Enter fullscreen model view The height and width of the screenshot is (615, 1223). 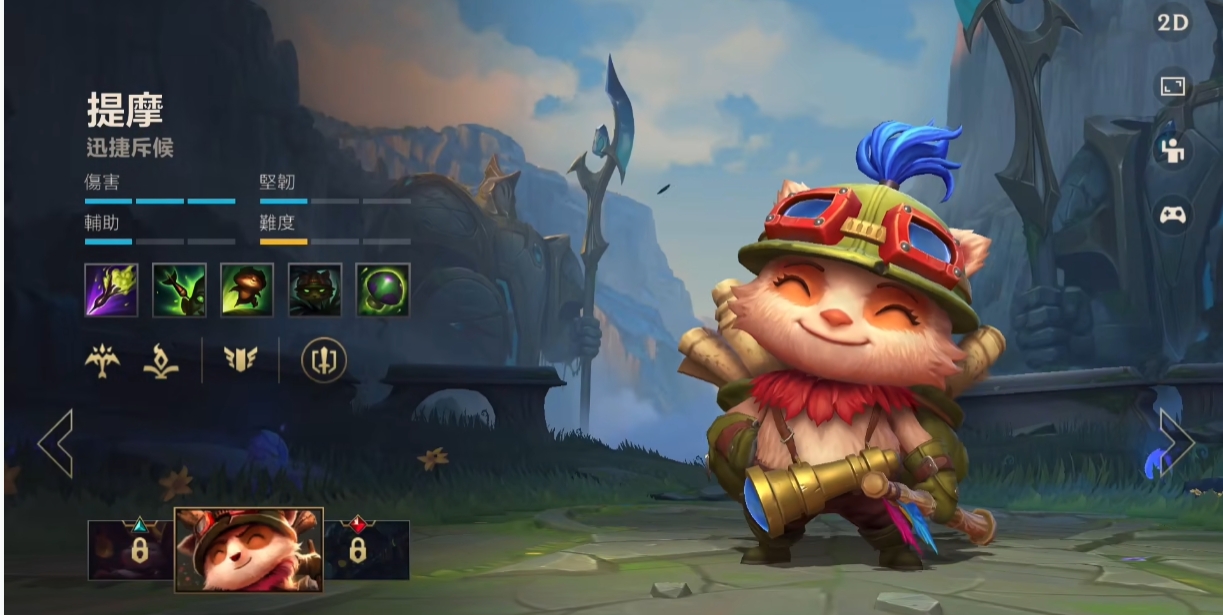[x=1172, y=86]
